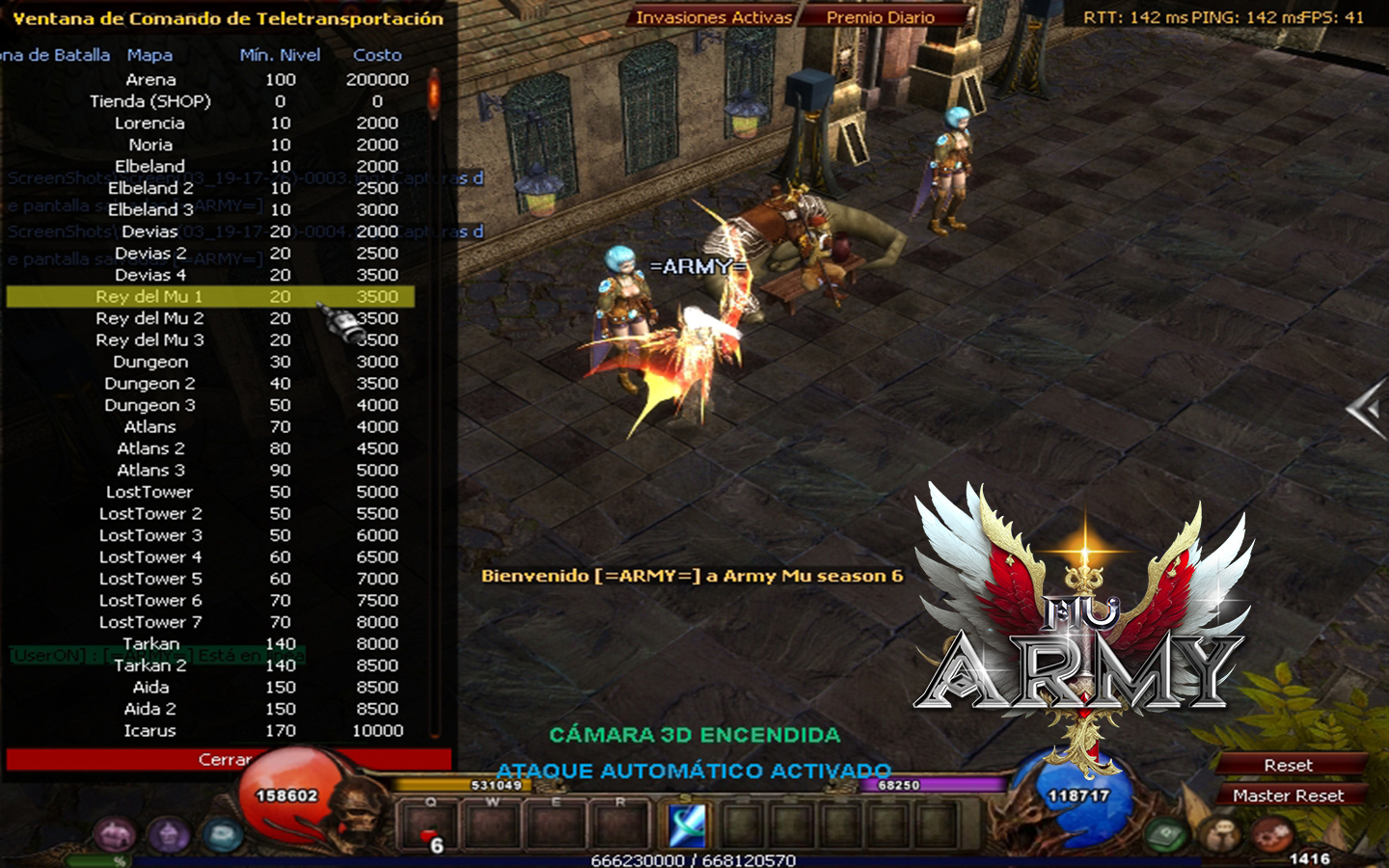
Task: Pick Noria as teleport destination
Action: pyautogui.click(x=150, y=145)
